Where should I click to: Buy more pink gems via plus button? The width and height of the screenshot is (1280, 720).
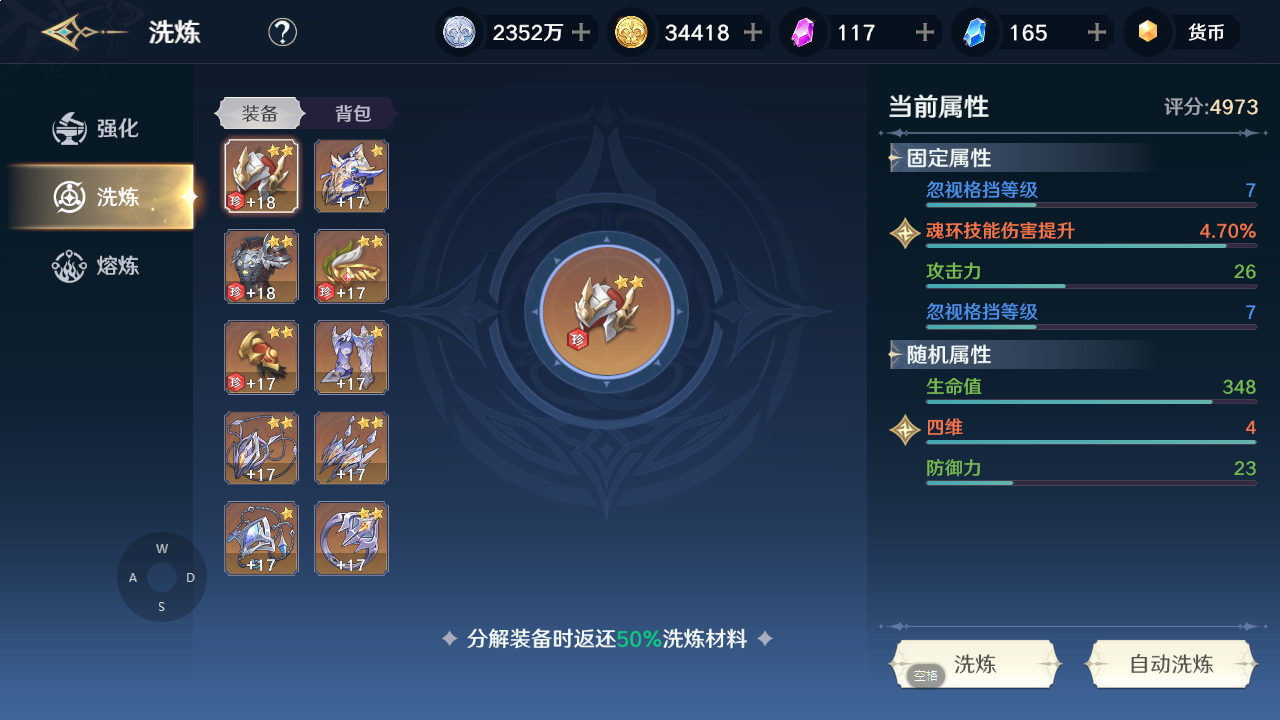[925, 32]
